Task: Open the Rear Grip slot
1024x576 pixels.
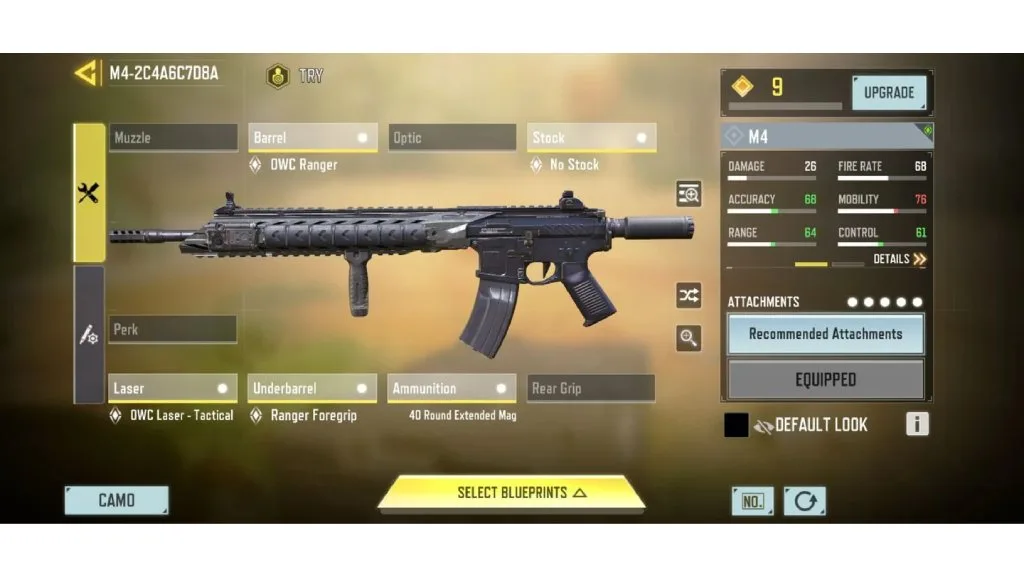Action: (x=591, y=388)
